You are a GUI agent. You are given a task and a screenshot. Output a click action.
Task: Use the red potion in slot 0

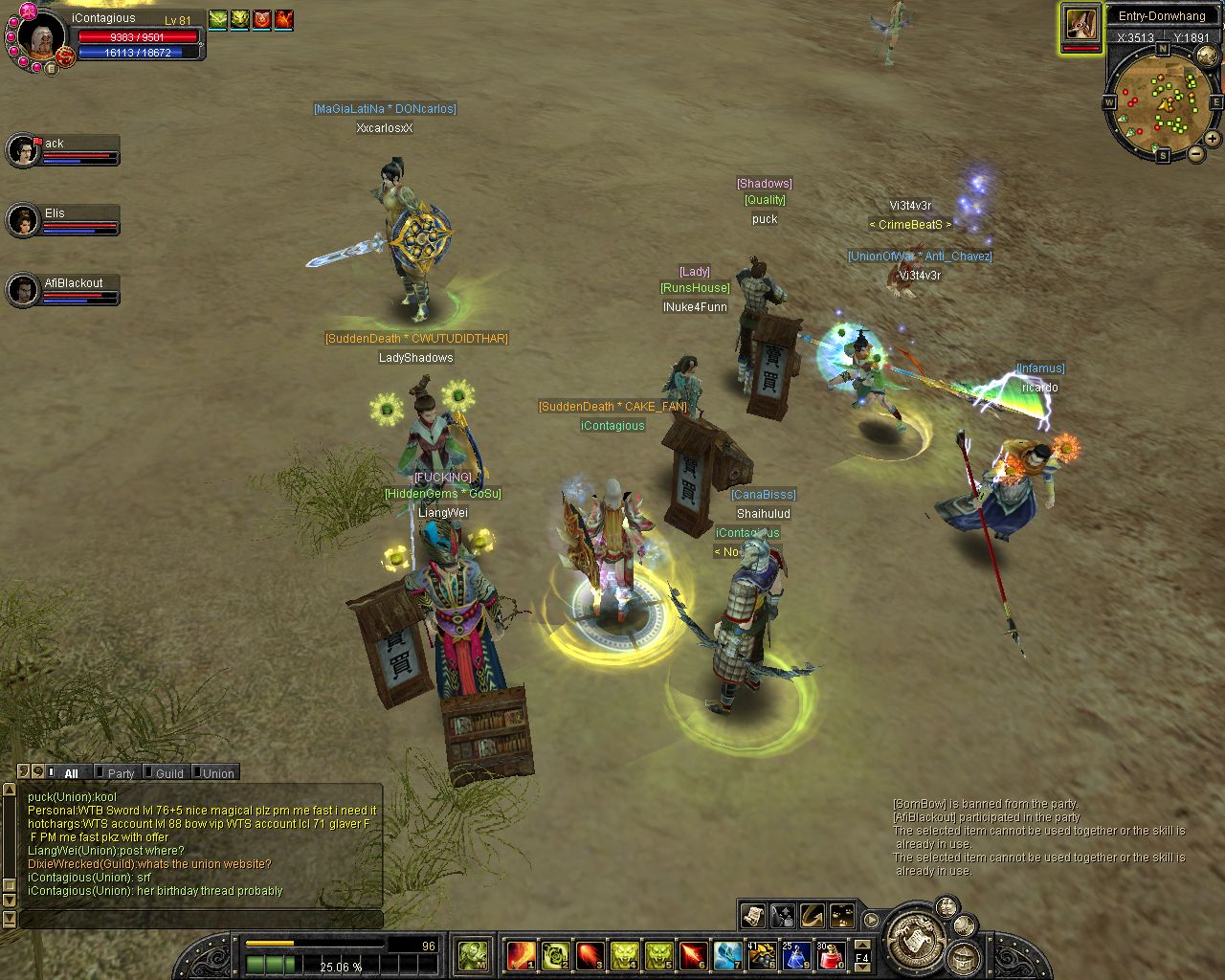[x=831, y=954]
